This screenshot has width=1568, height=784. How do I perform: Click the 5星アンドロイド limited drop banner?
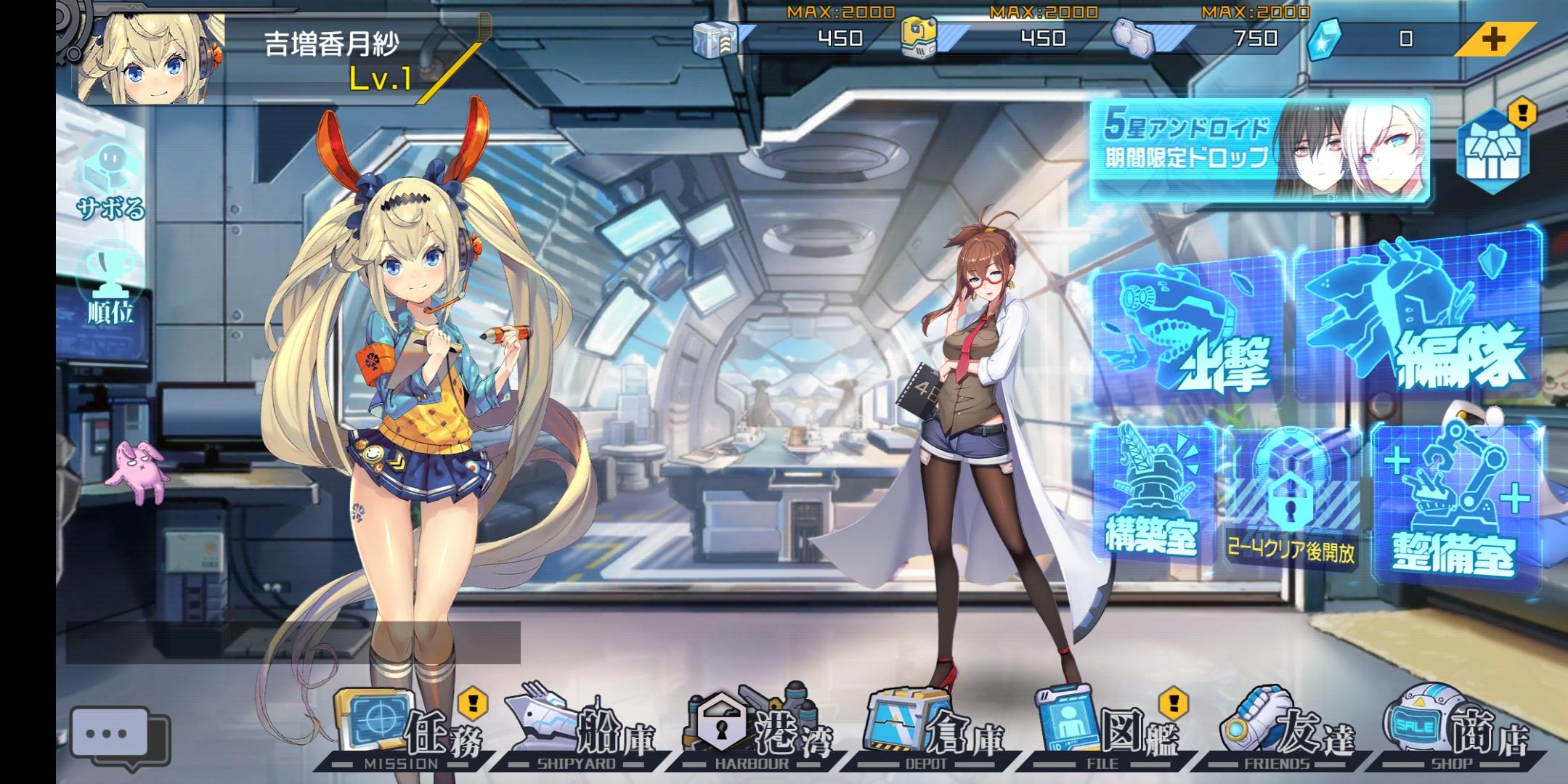click(1260, 149)
